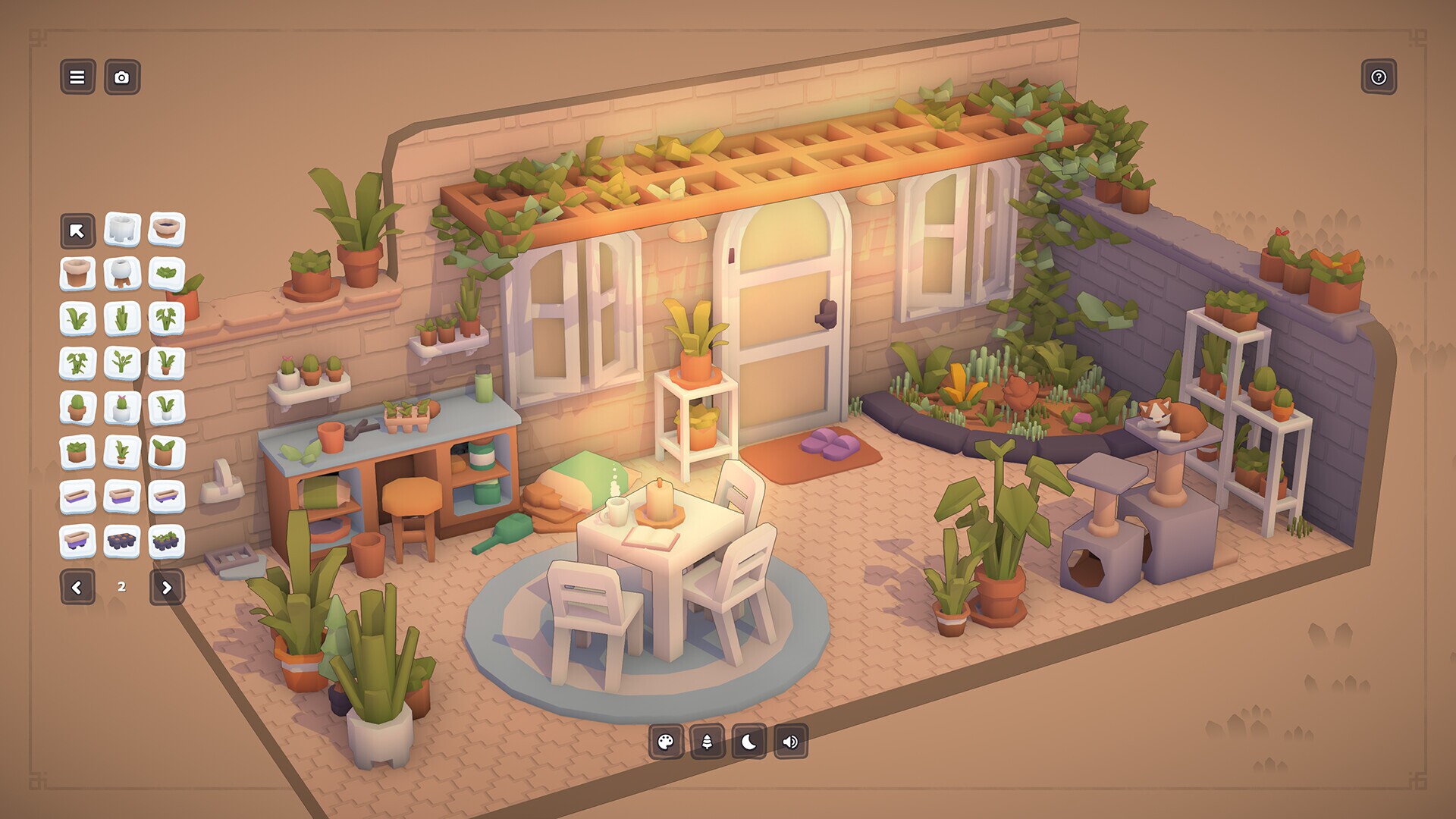Take a screenshot with the camera button

[x=121, y=77]
